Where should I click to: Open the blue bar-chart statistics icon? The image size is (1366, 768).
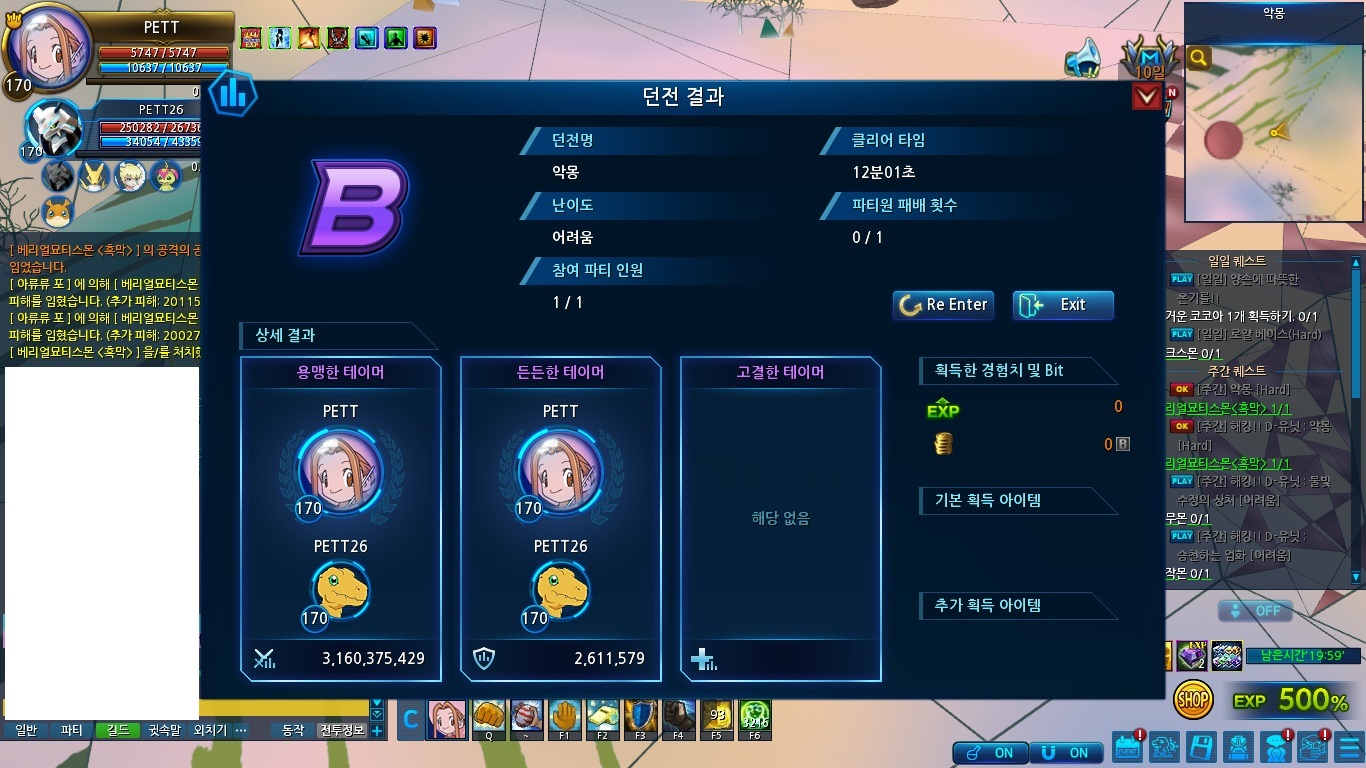coord(233,94)
